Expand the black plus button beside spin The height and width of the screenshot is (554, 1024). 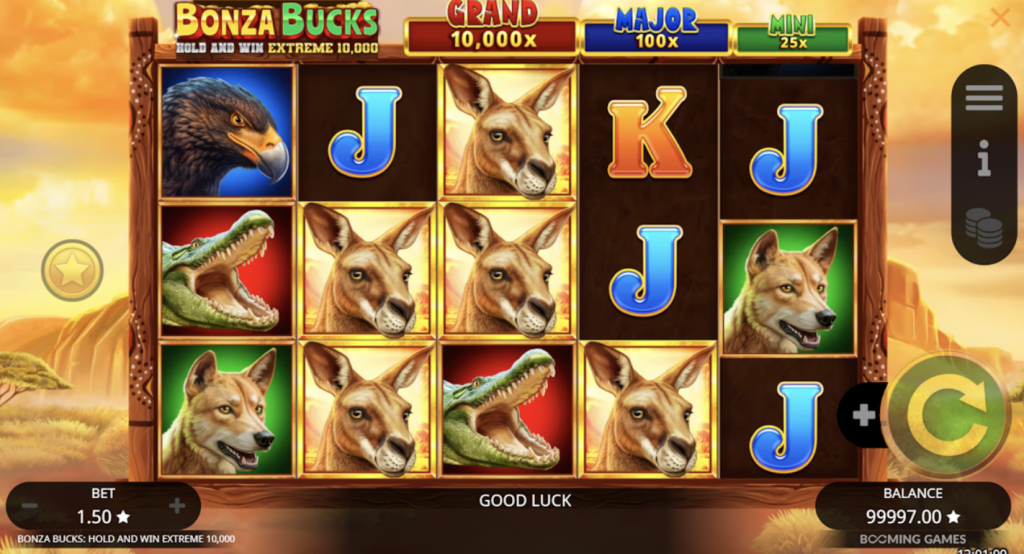point(862,414)
